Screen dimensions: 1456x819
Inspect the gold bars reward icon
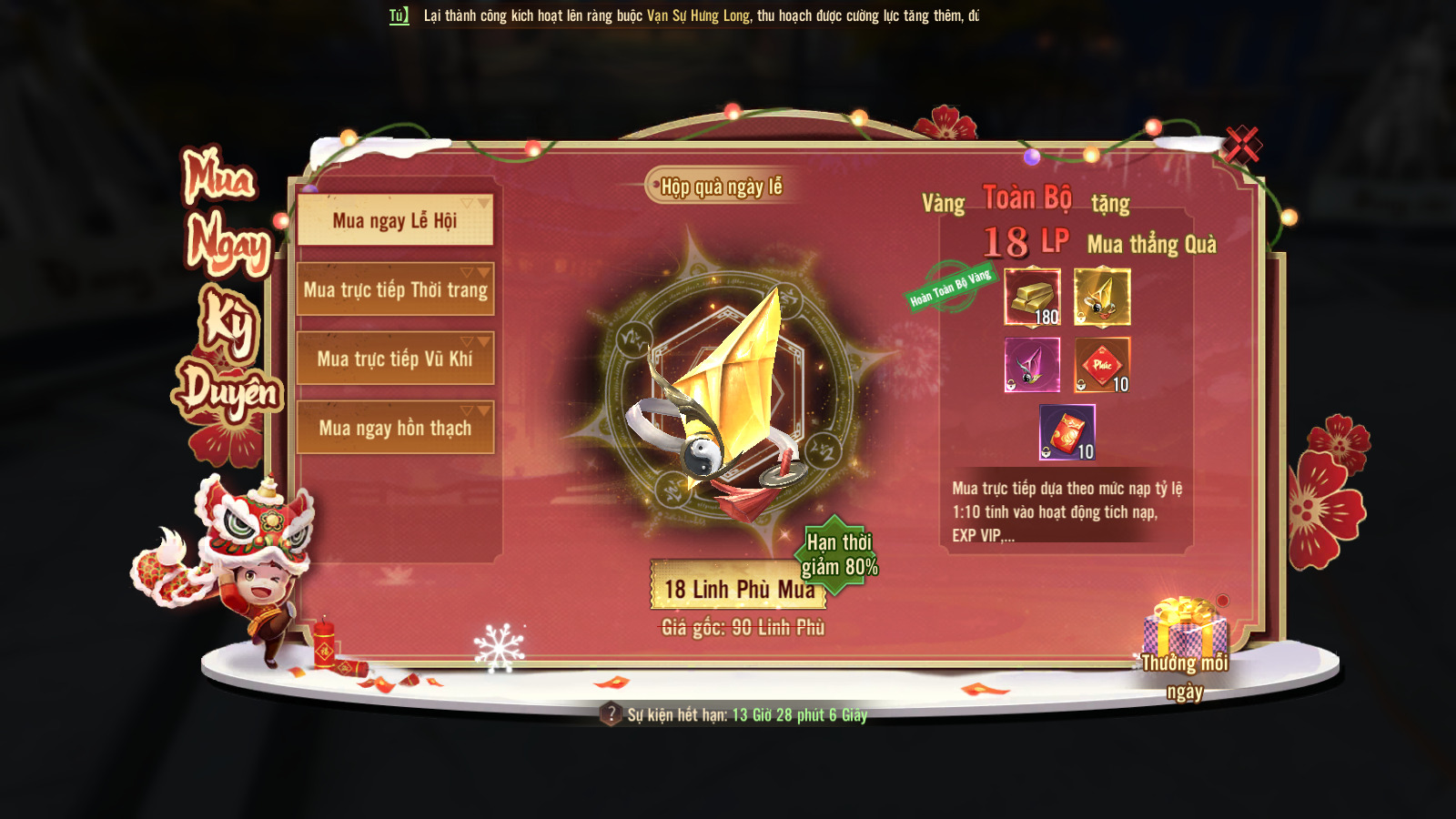(x=1032, y=297)
